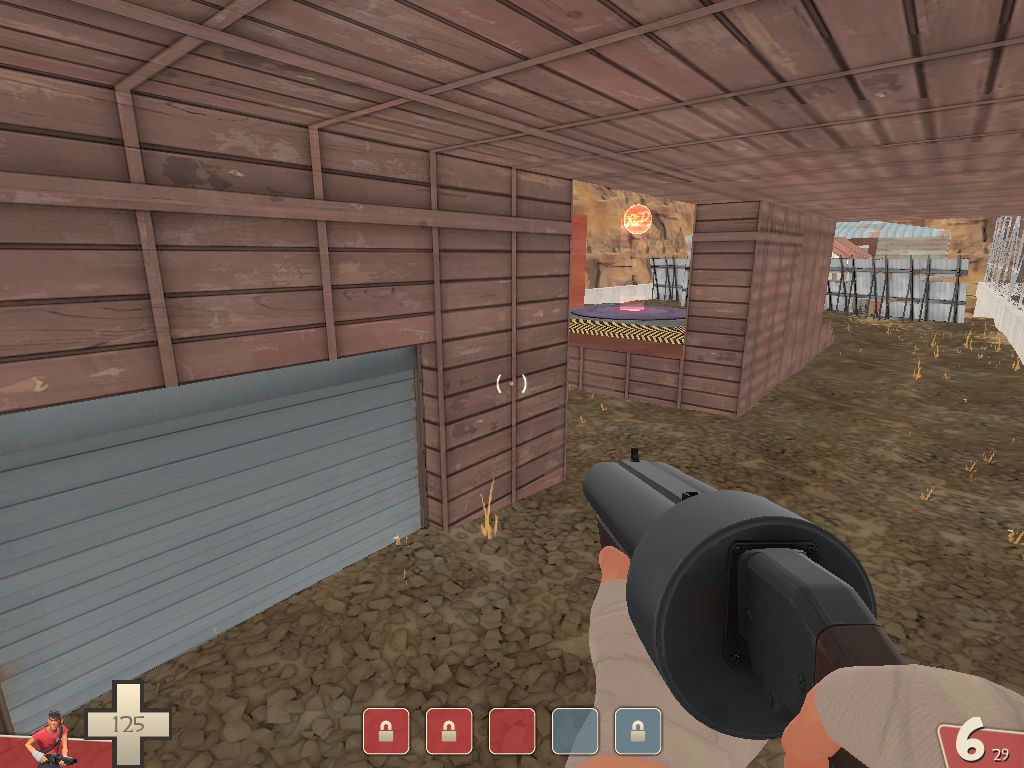Select the unlocked red control point icon
The width and height of the screenshot is (1024, 768).
[x=512, y=731]
